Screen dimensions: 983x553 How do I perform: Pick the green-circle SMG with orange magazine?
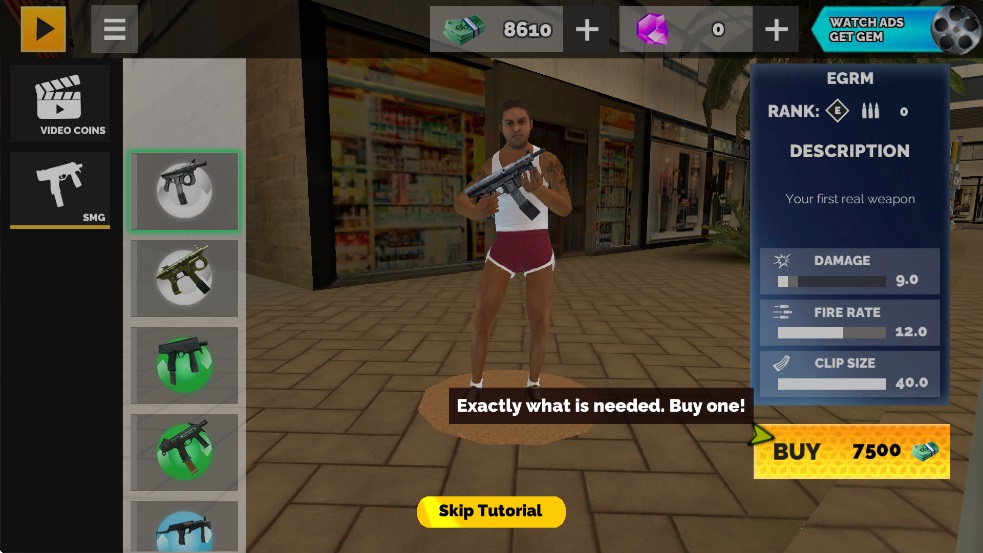coord(185,451)
